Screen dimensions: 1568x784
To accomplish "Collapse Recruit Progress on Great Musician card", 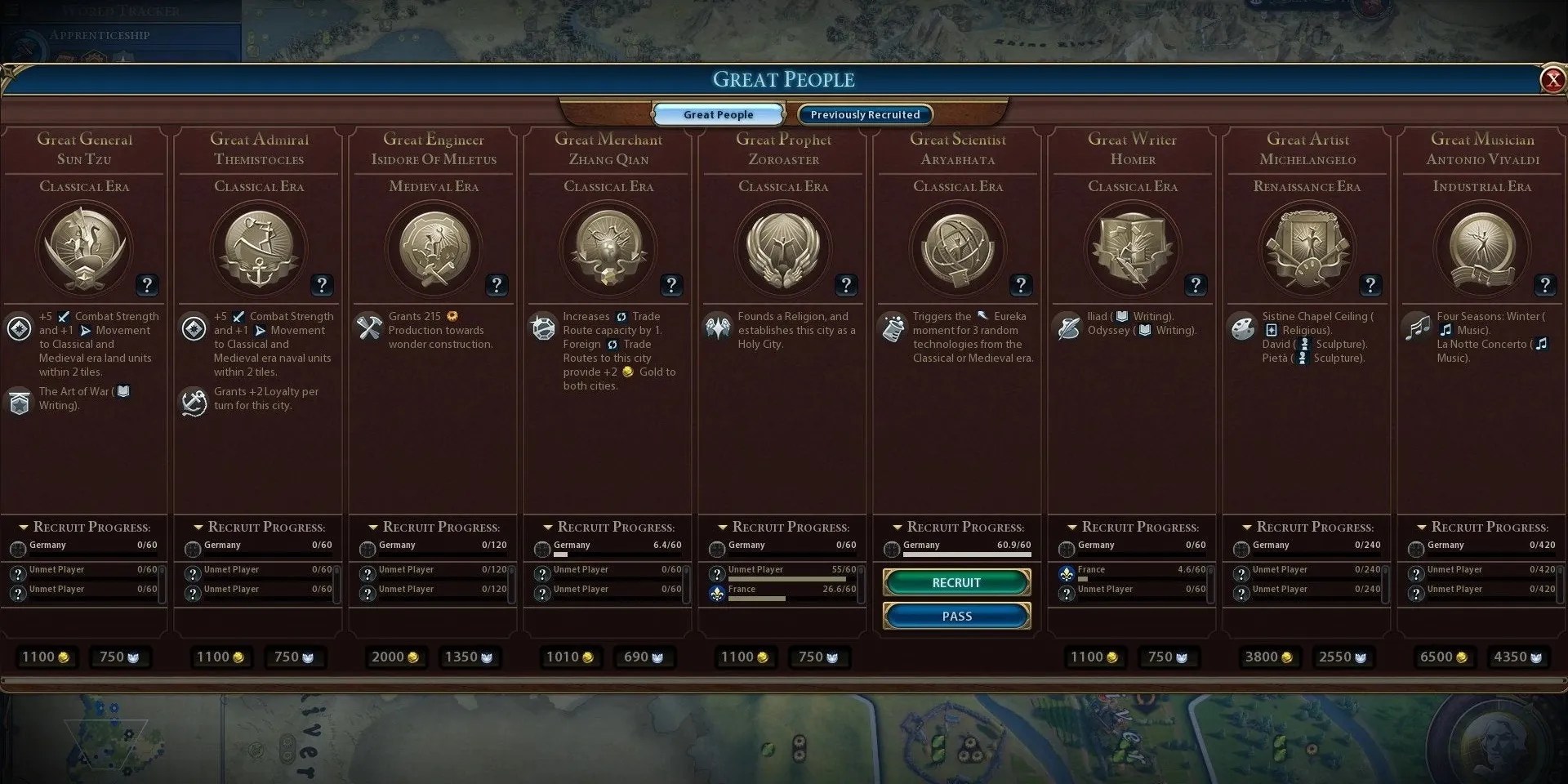I will tap(1422, 527).
